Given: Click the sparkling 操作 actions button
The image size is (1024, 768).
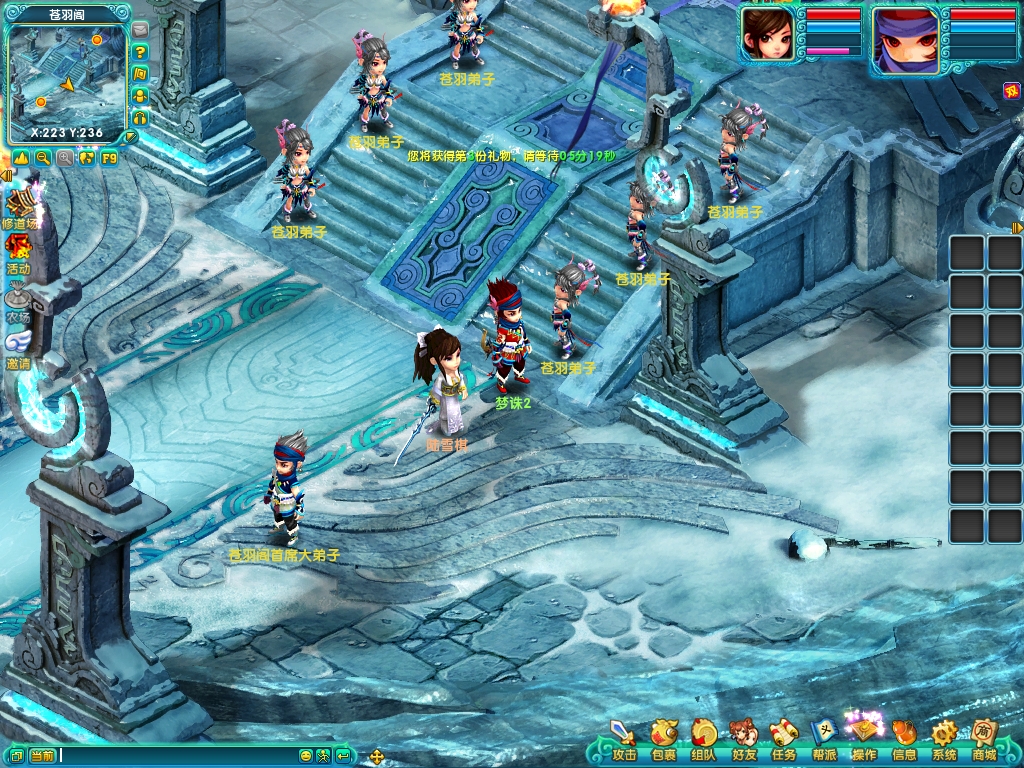Looking at the screenshot, I should tap(864, 737).
